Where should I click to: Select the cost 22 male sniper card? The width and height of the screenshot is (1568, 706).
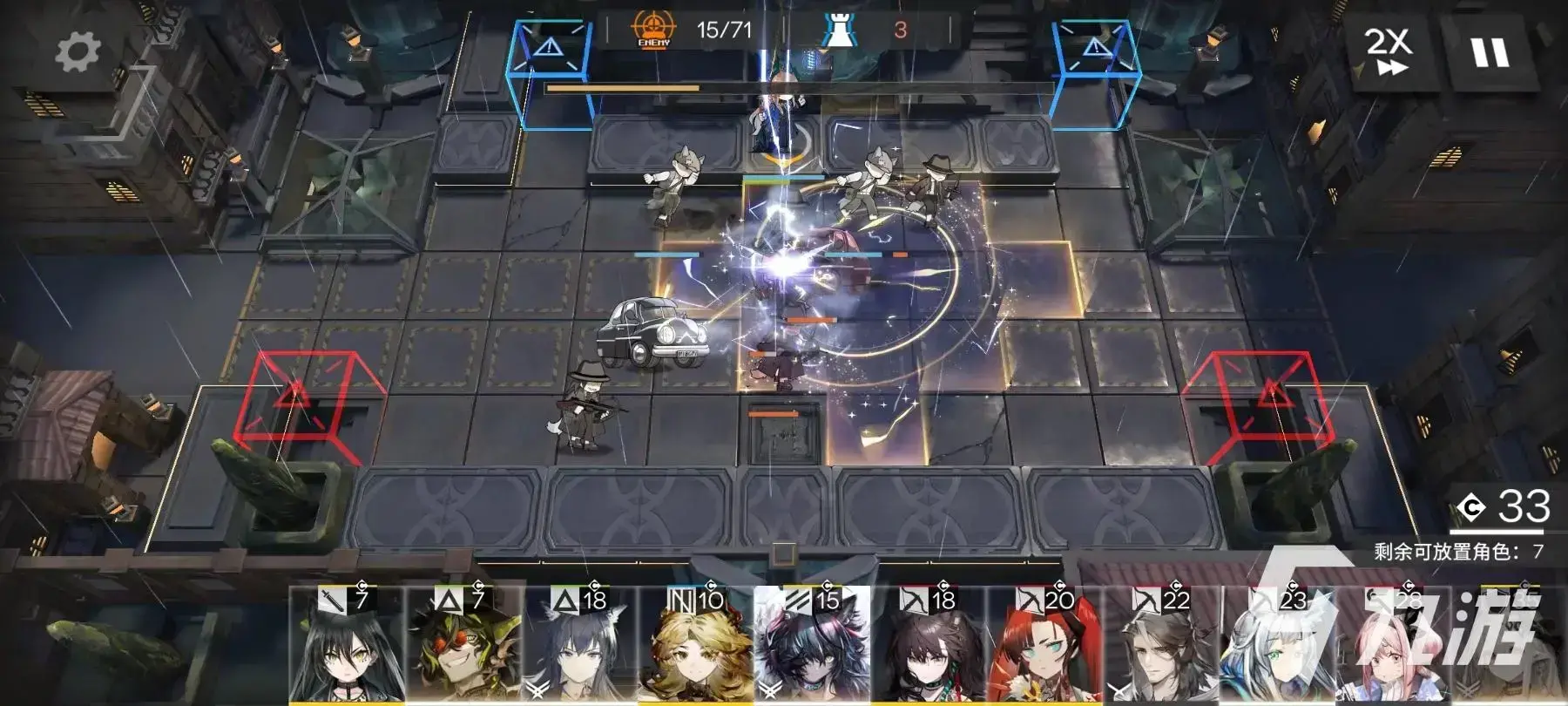1162,647
